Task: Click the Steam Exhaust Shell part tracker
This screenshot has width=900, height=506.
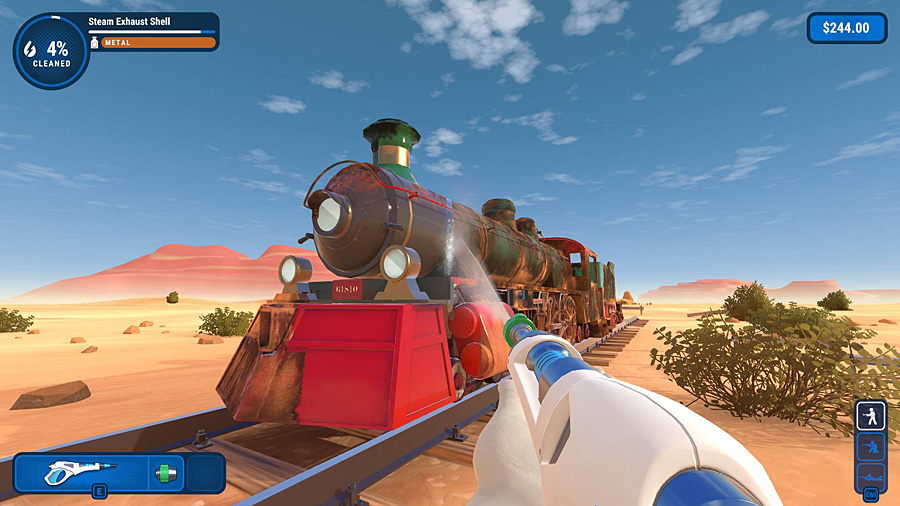Action: [x=152, y=31]
